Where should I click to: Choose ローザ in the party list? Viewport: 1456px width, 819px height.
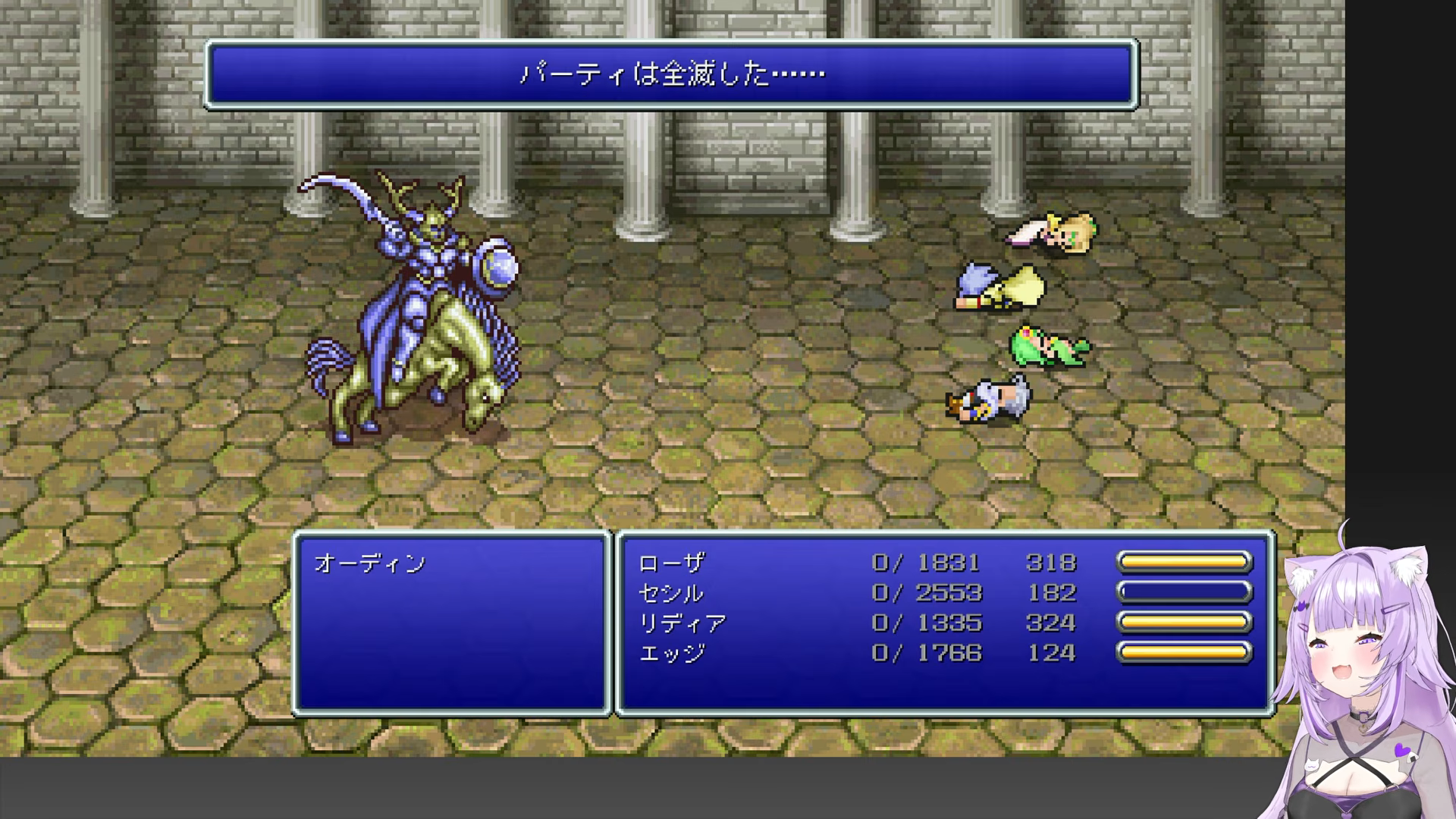coord(672,563)
